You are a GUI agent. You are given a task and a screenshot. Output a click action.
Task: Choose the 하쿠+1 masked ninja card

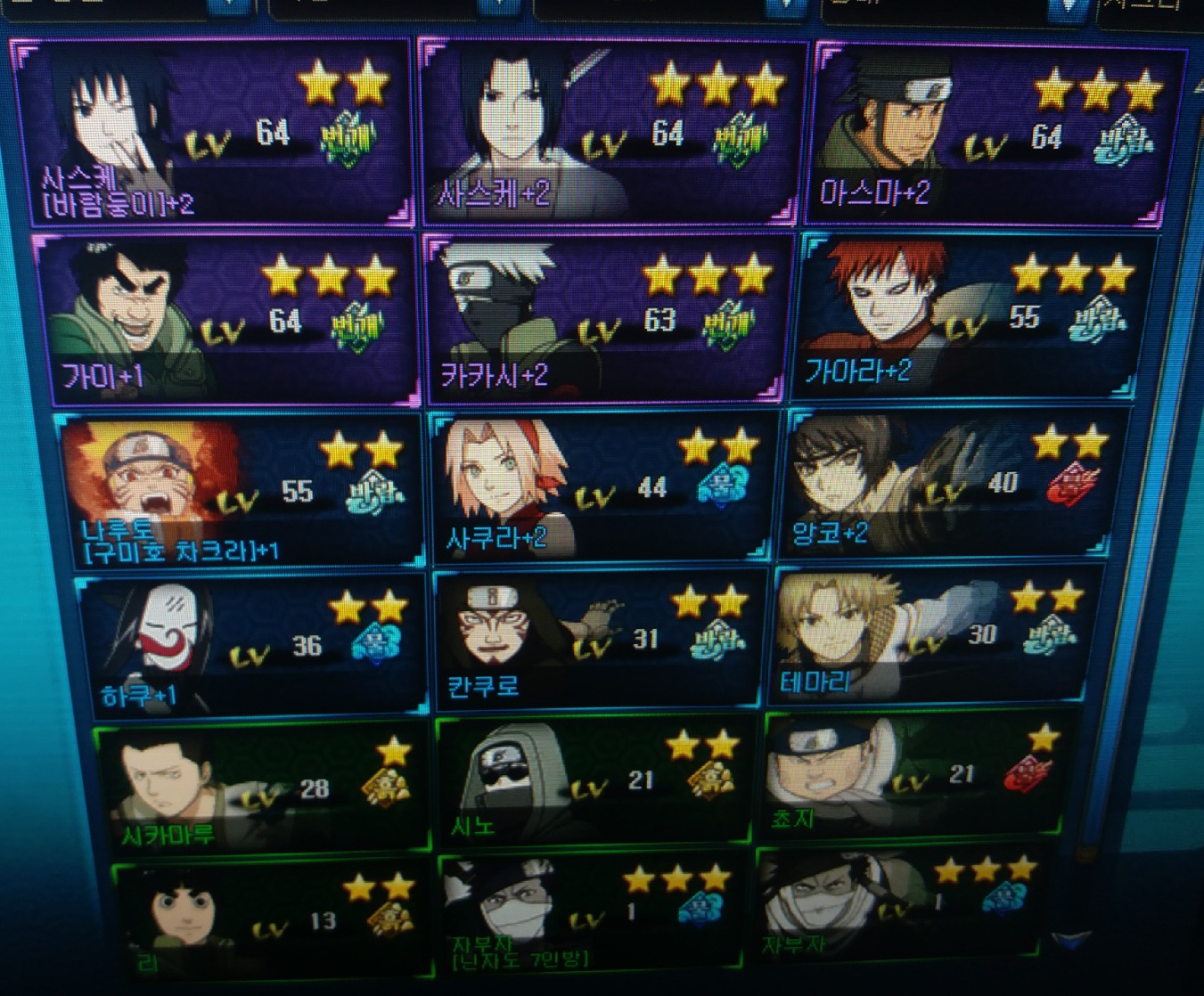253,645
